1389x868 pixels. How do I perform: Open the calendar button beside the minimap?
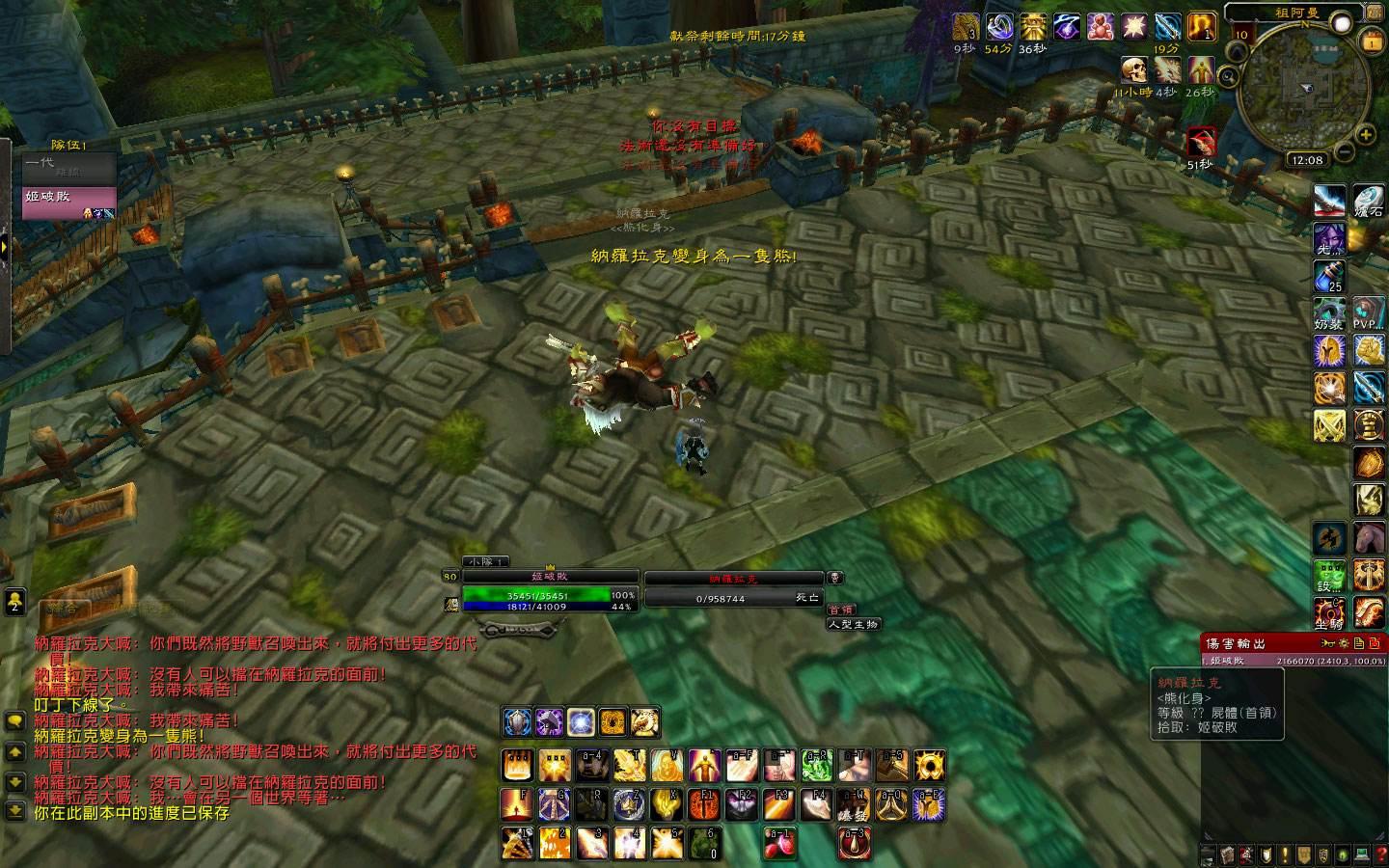tap(1371, 41)
